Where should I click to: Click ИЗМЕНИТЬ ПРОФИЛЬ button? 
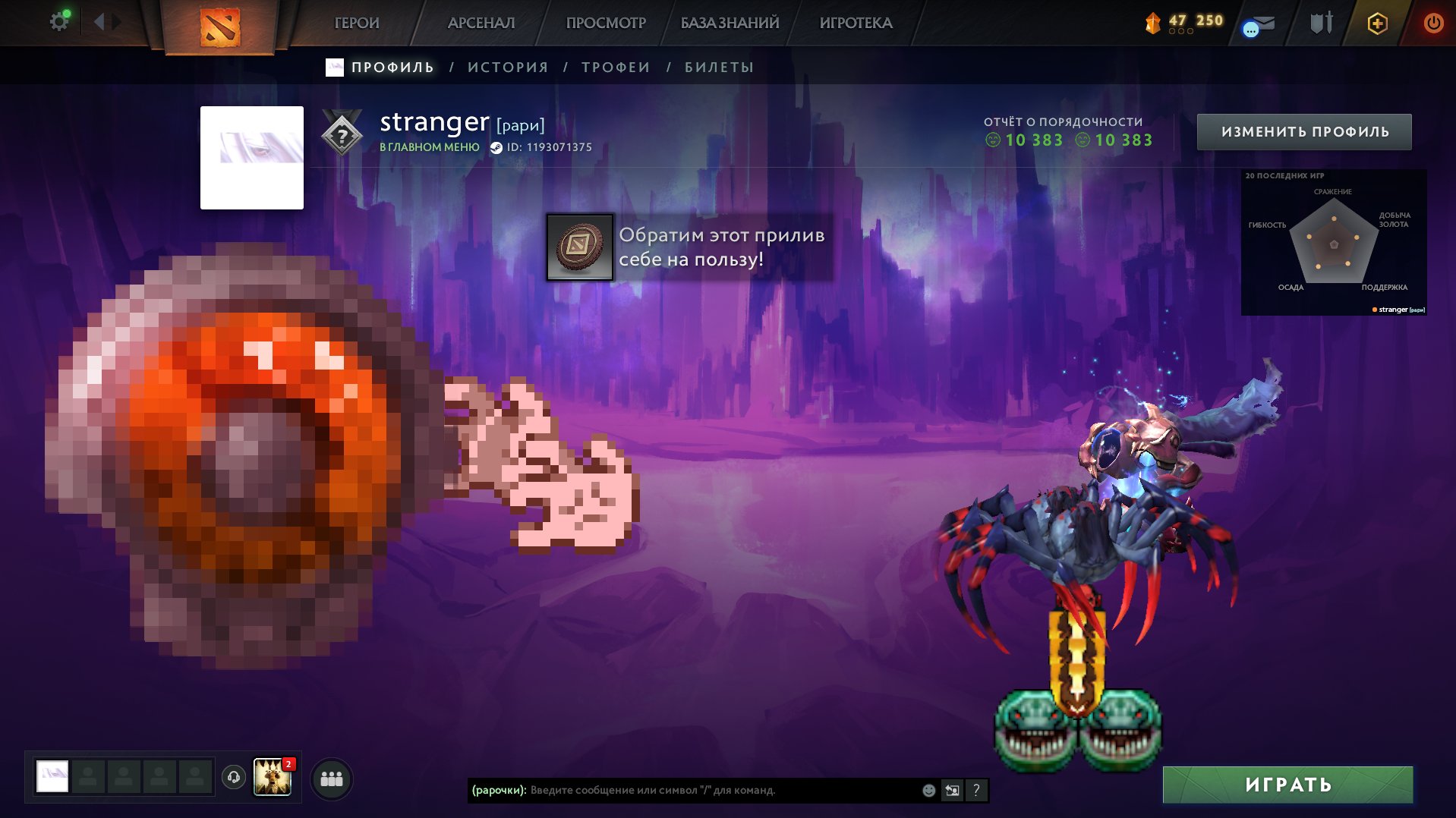[1305, 131]
